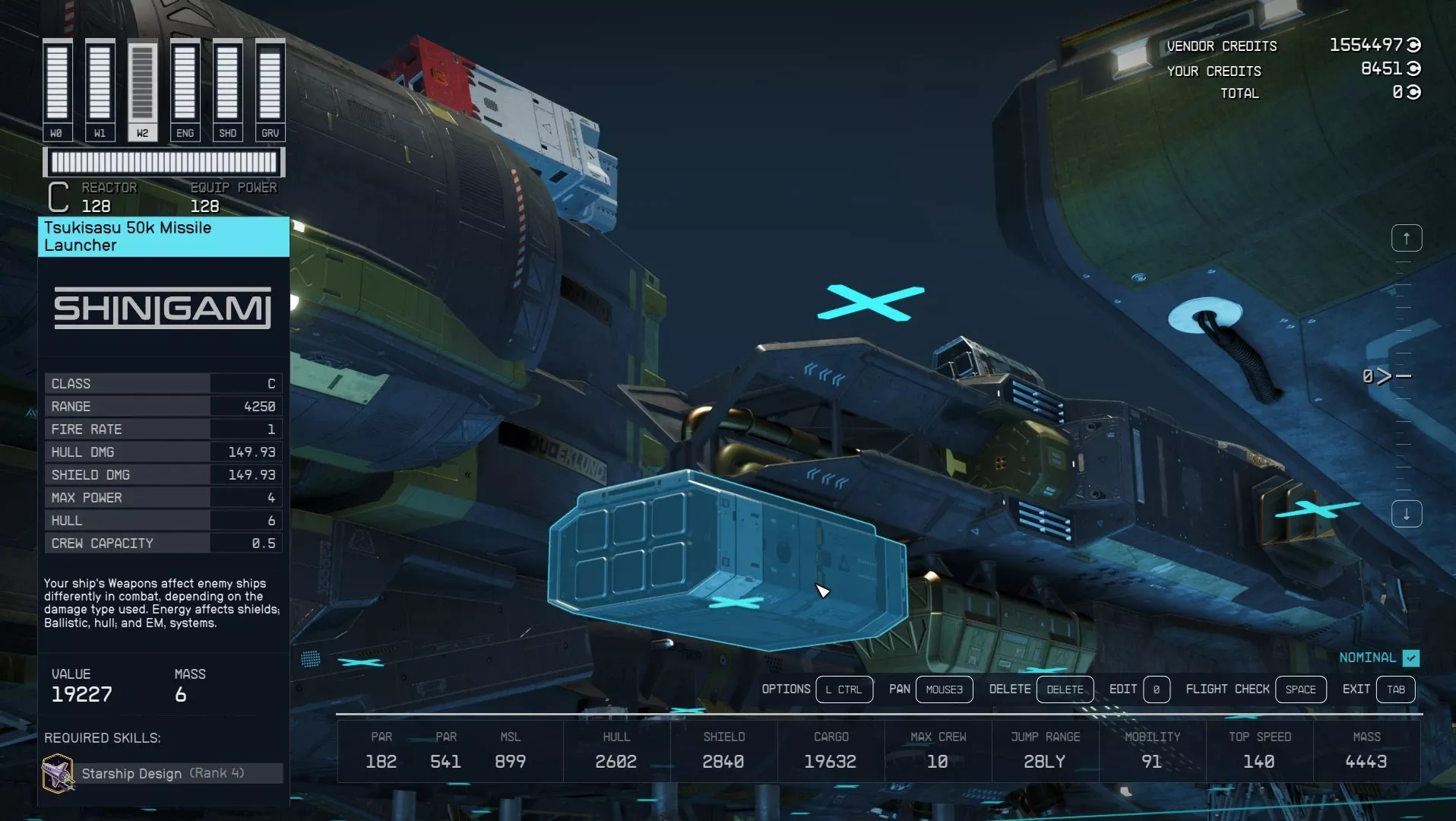Select the W2 weapon power group

click(x=142, y=90)
